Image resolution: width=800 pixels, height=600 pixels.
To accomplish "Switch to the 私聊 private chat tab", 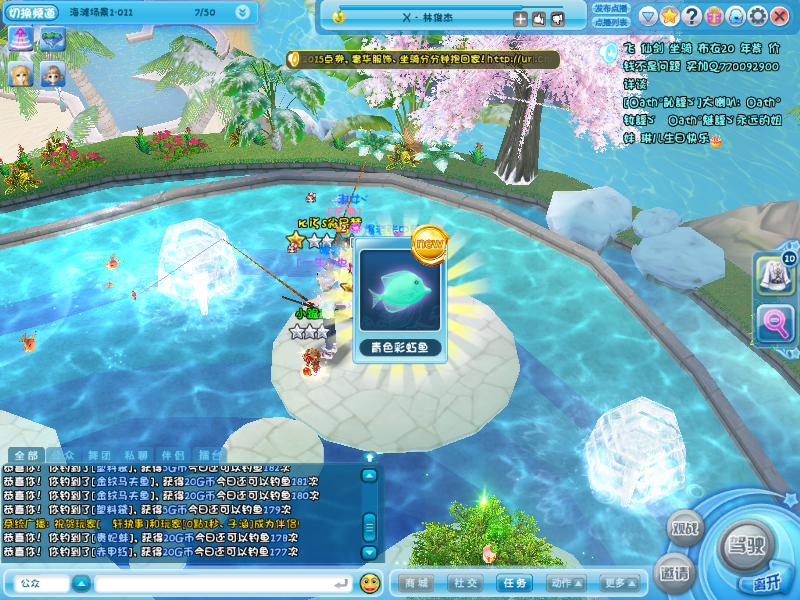I will point(137,455).
